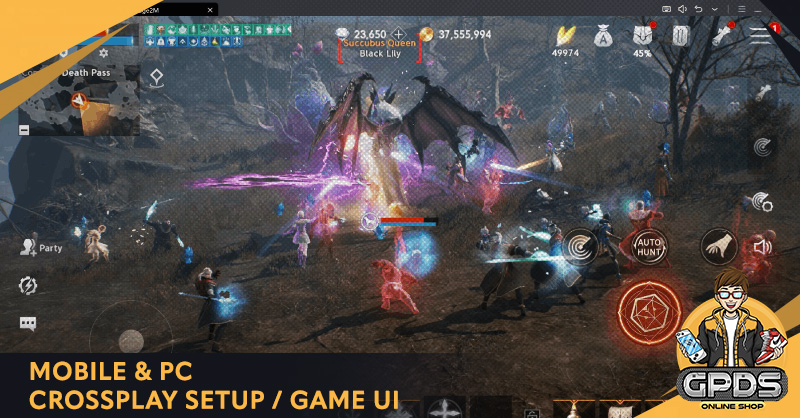This screenshot has width=800, height=418.
Task: Toggle the speaker sound icon on right edge
Action: pos(762,245)
